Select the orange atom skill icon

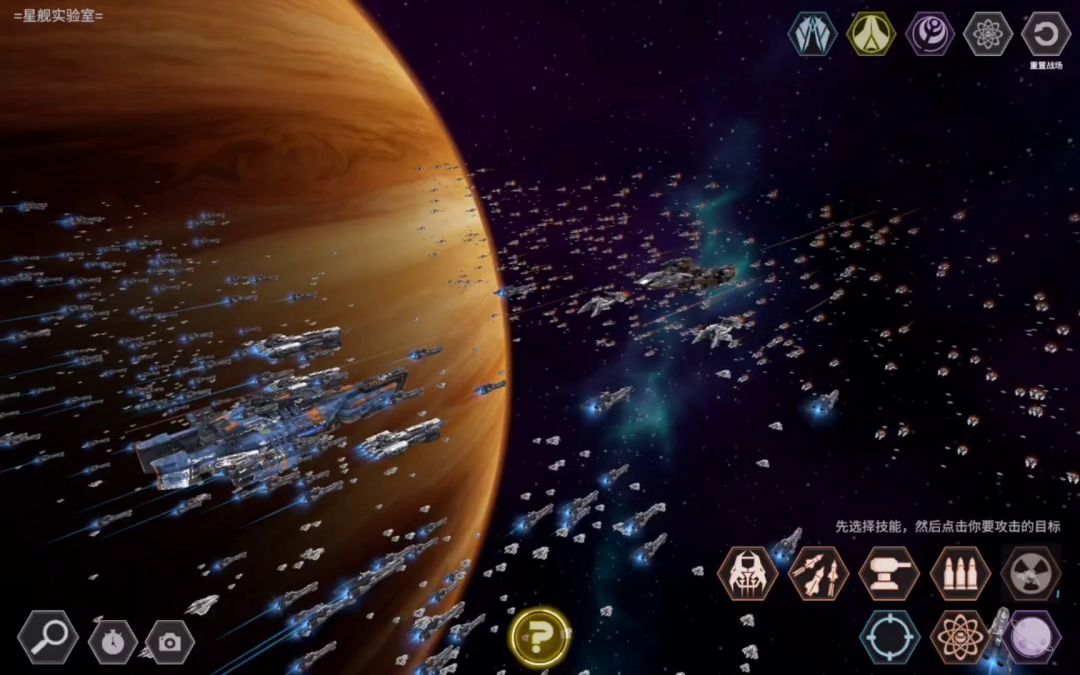click(x=960, y=637)
